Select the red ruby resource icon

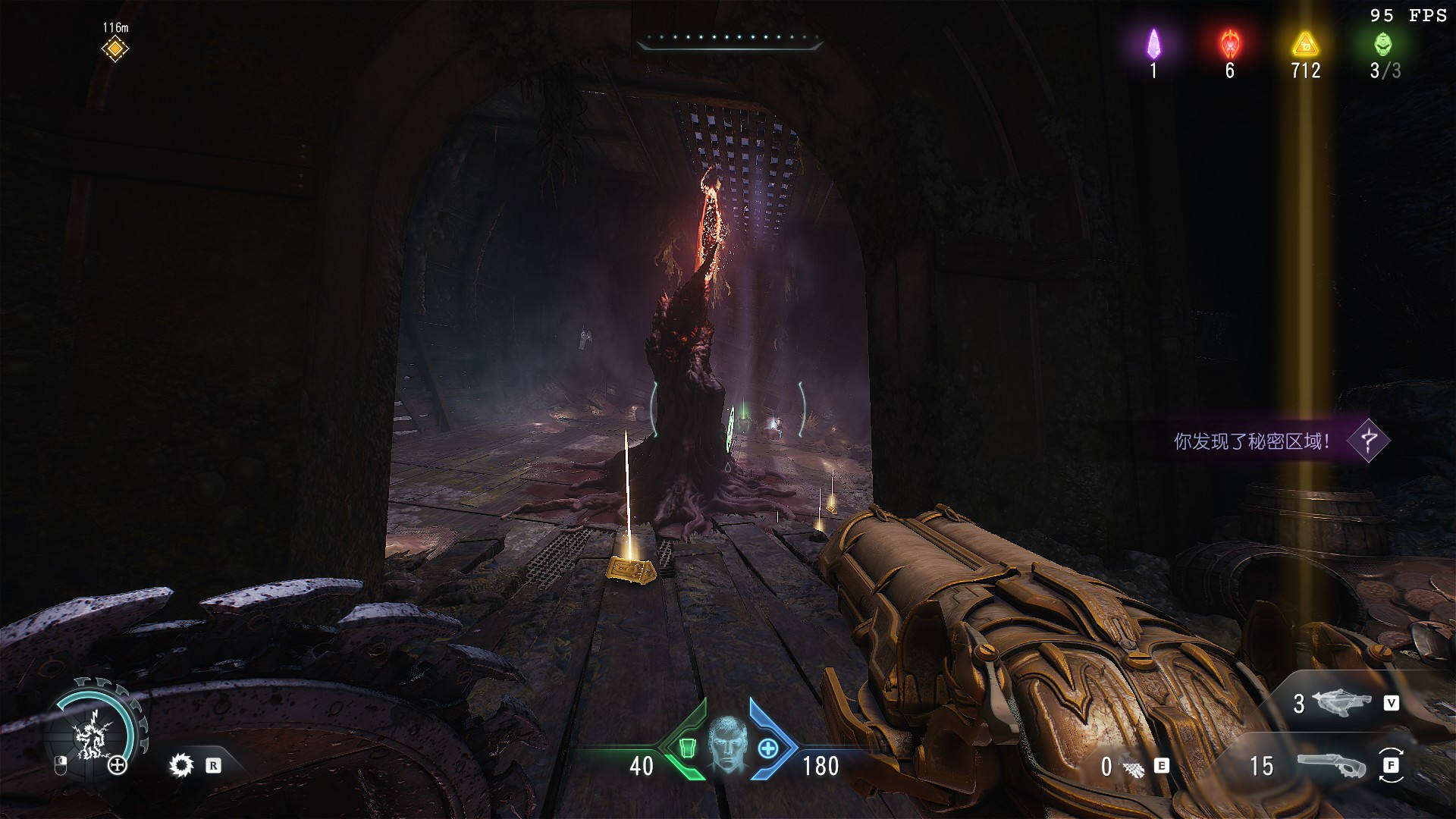[1229, 44]
